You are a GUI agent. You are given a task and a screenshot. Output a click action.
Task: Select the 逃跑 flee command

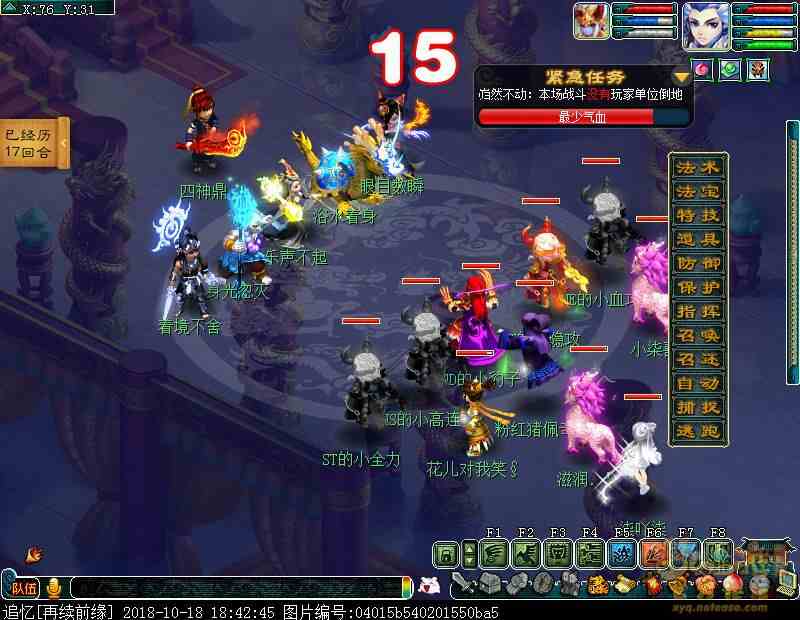(x=698, y=431)
